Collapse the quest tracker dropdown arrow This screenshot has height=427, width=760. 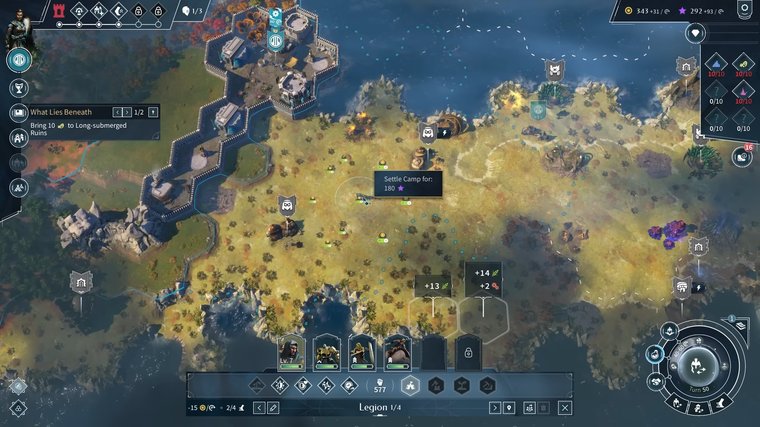[x=153, y=112]
